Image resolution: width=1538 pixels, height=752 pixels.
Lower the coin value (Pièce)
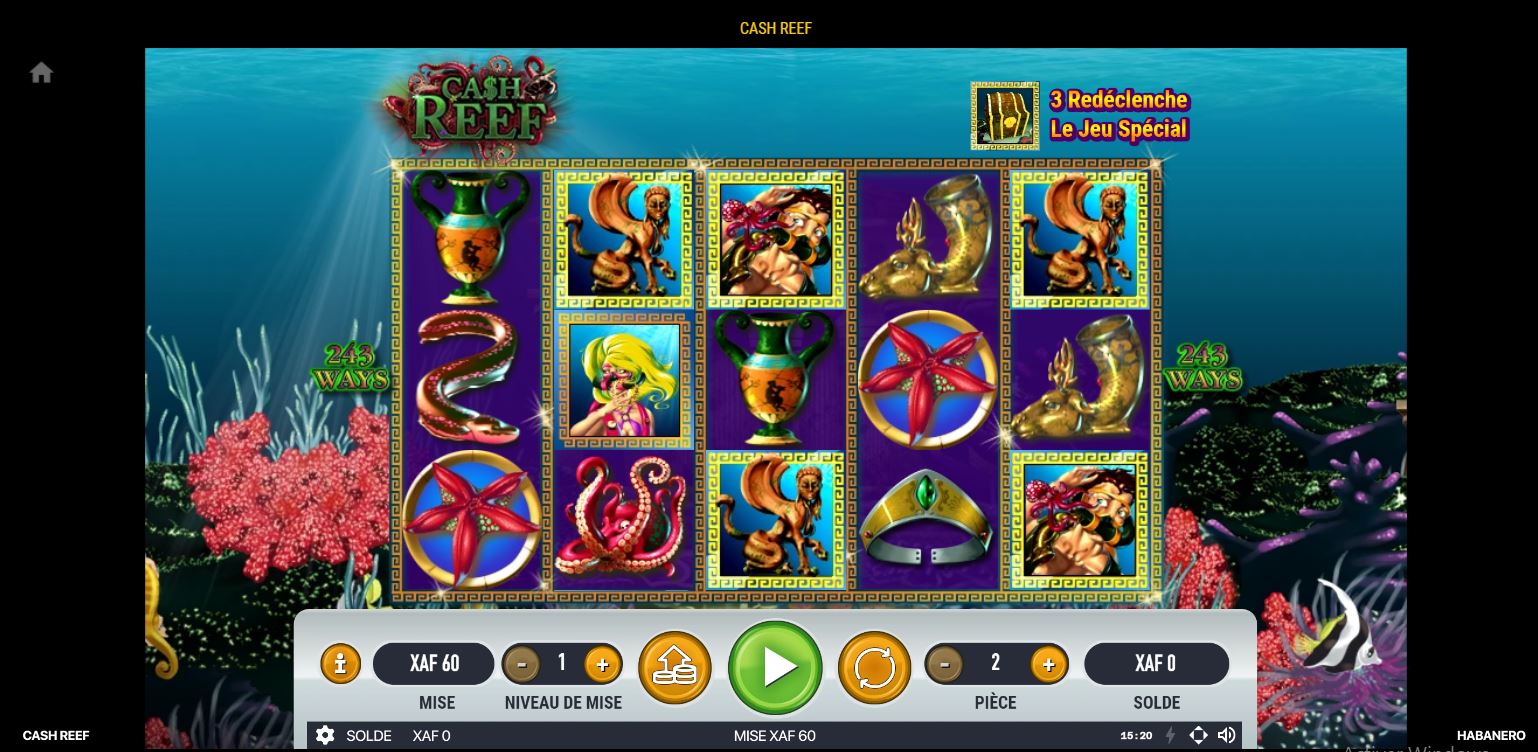(944, 664)
